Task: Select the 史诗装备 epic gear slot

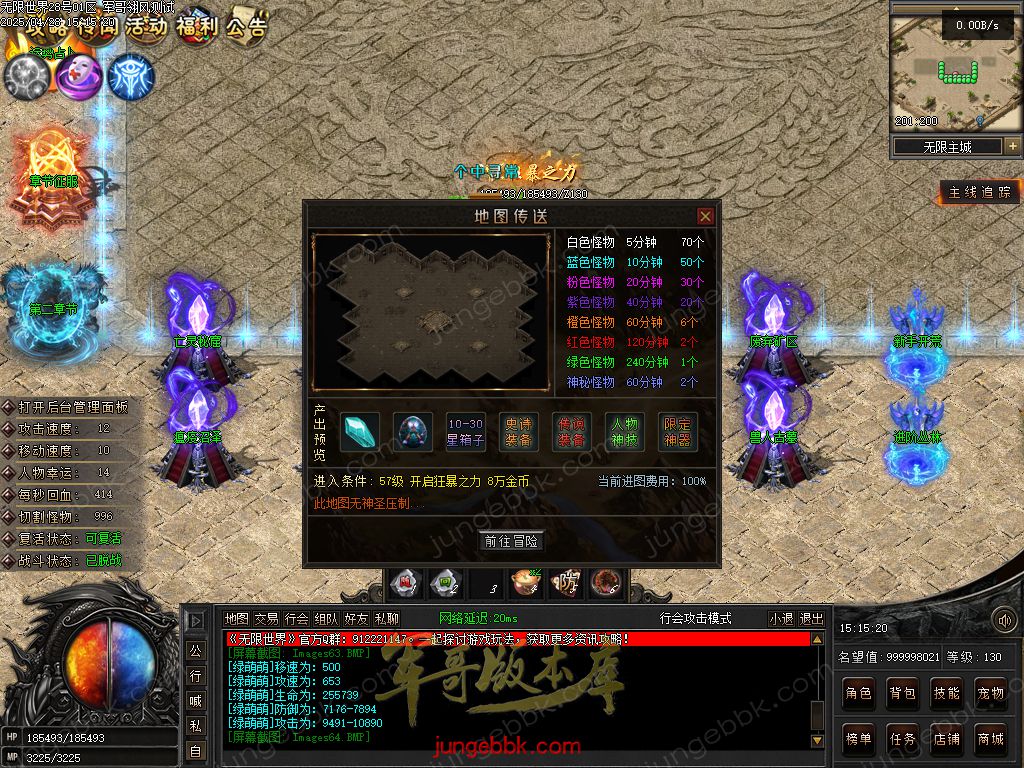Action: [x=518, y=432]
